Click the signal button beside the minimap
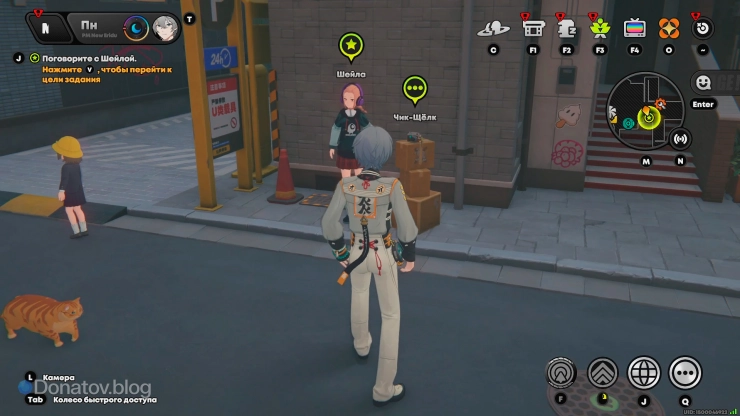Image resolution: width=740 pixels, height=416 pixels. pos(681,139)
